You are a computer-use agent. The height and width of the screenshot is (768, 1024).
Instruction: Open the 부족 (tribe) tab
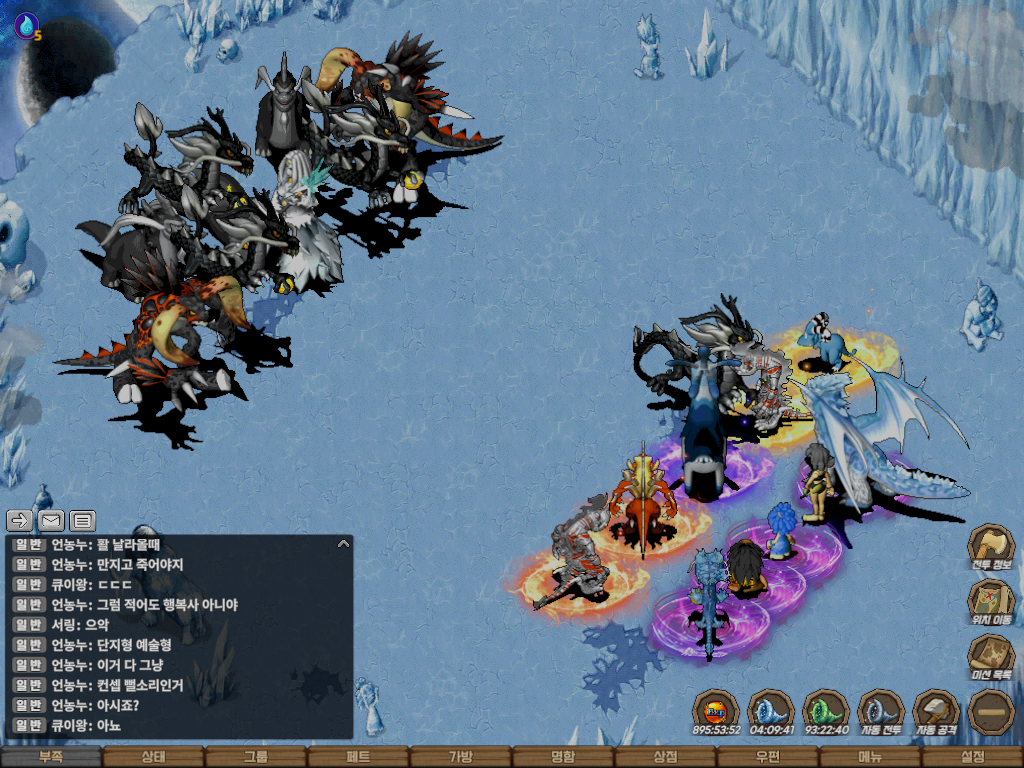click(x=50, y=758)
